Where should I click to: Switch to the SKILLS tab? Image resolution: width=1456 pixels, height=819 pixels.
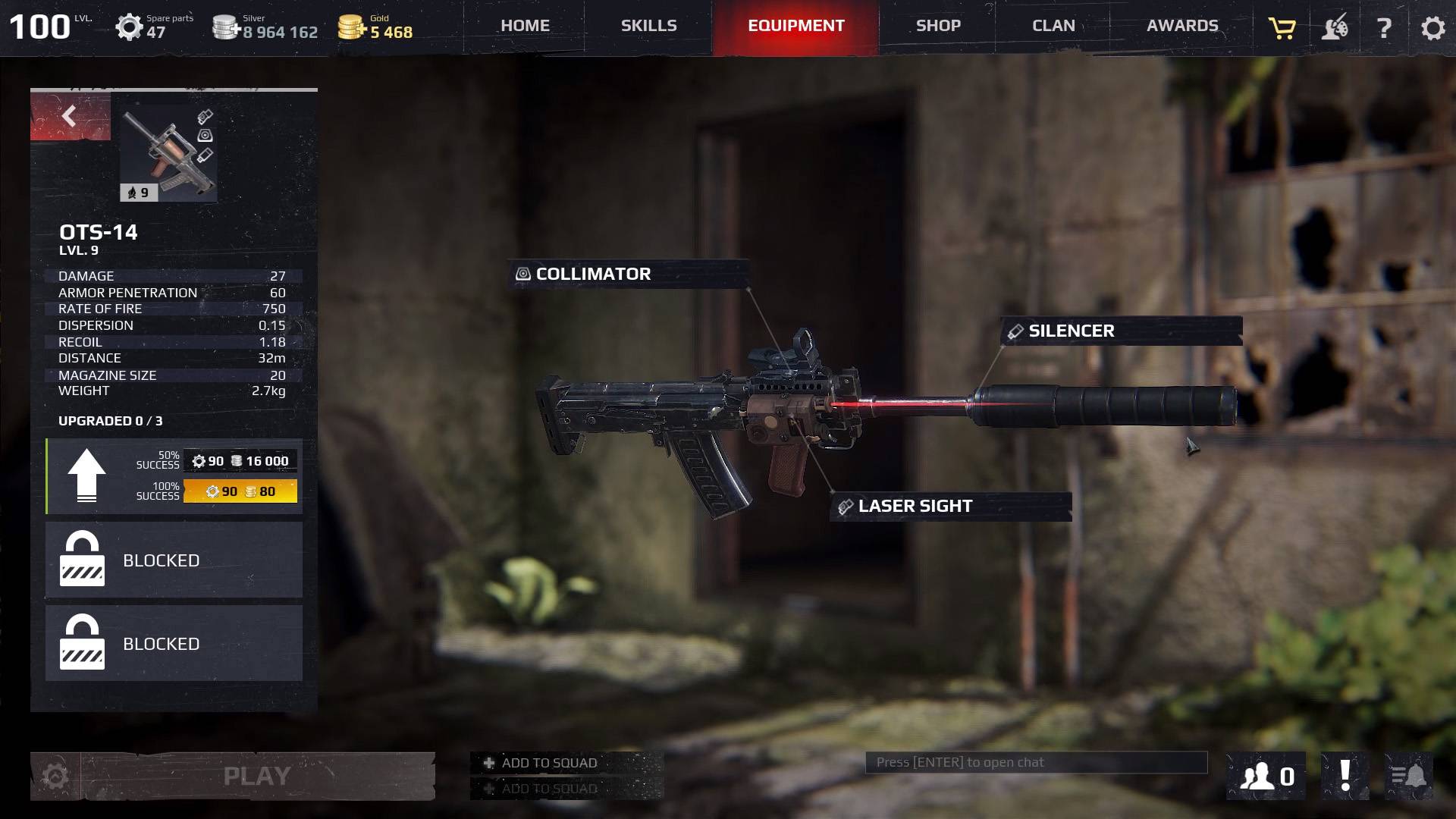pyautogui.click(x=648, y=26)
